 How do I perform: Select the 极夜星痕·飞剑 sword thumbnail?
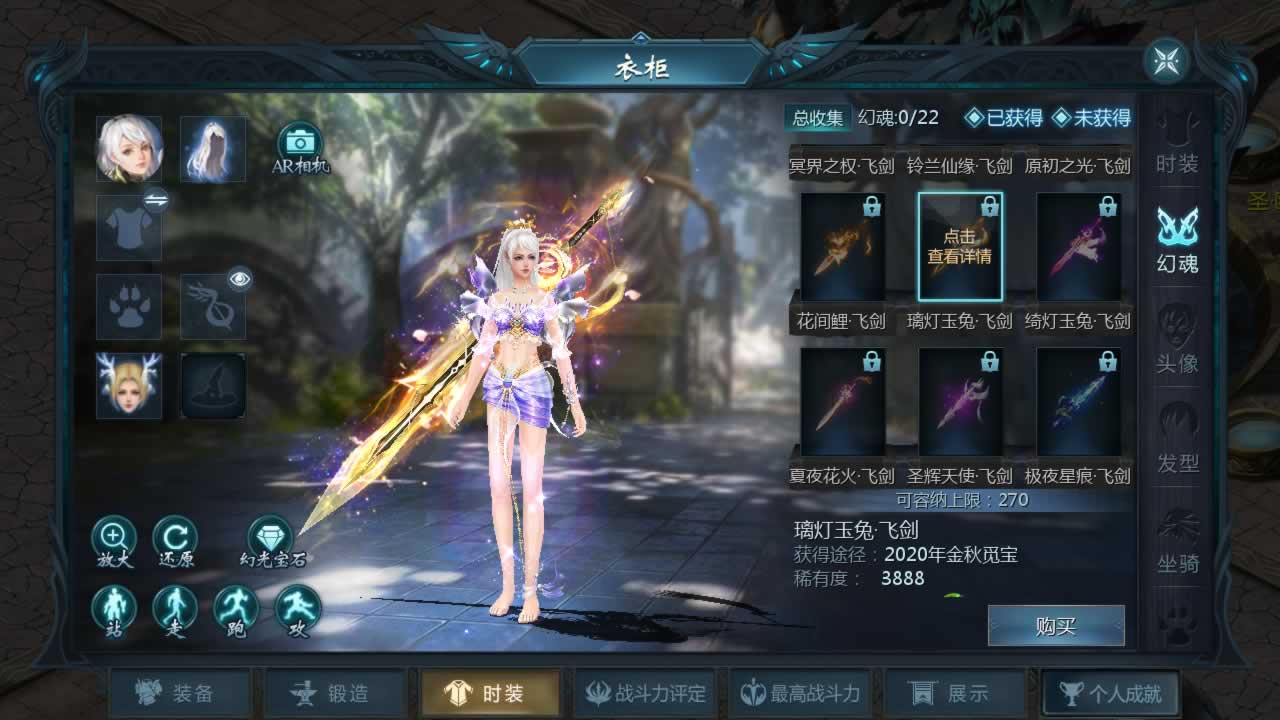[1078, 402]
